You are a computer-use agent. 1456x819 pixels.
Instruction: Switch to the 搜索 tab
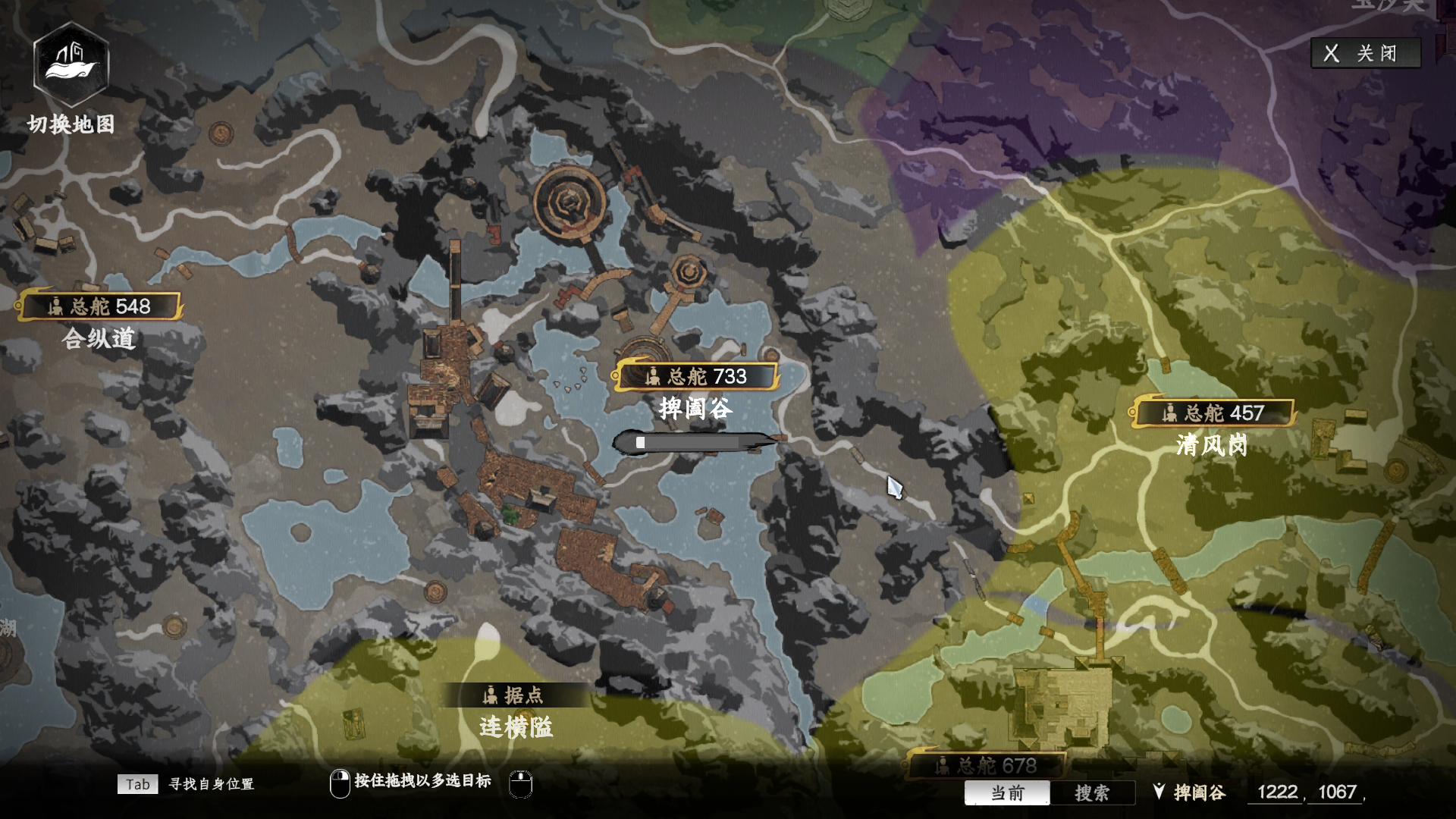1092,792
